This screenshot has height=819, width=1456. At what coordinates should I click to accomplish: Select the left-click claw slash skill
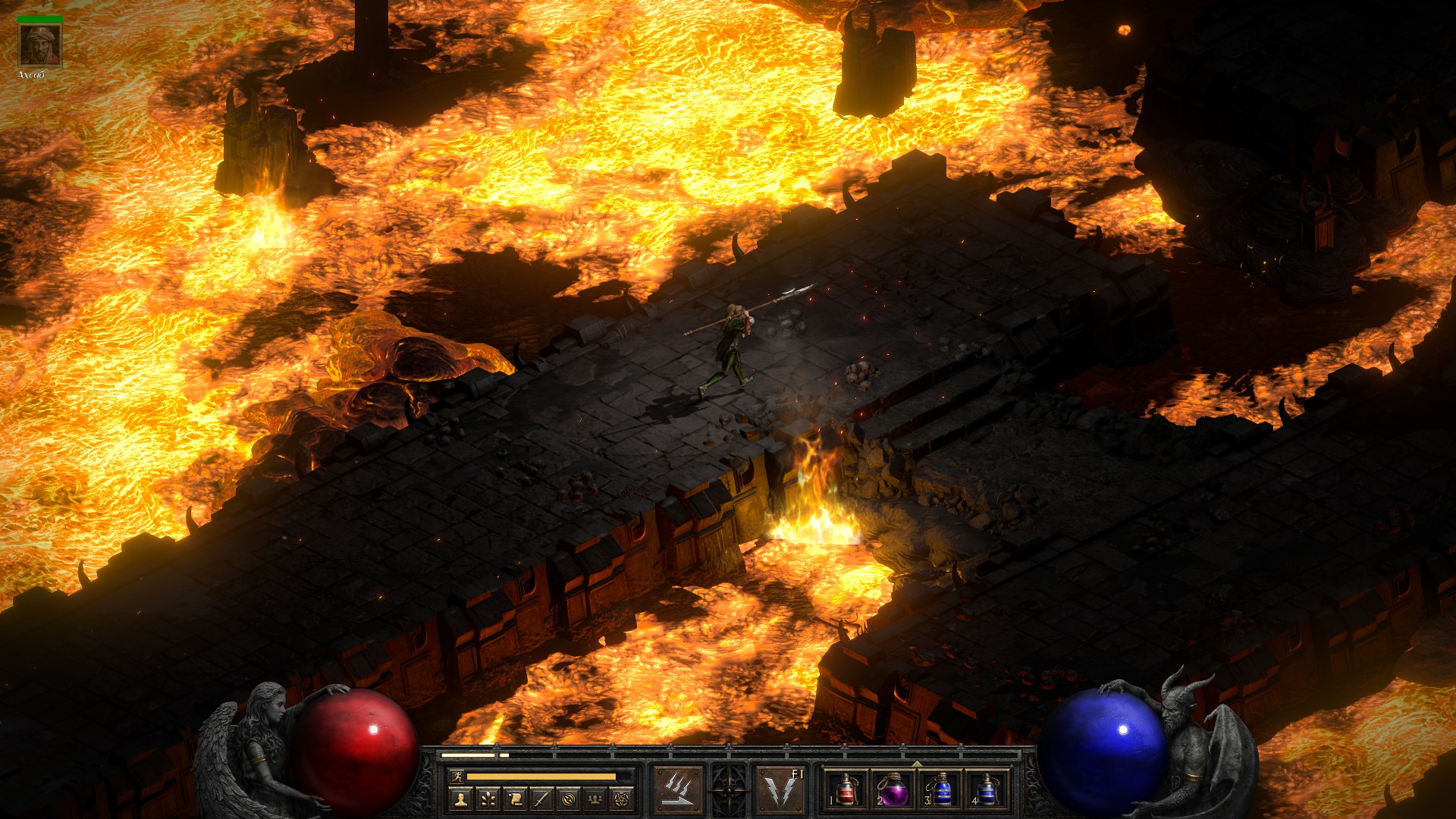click(x=678, y=789)
